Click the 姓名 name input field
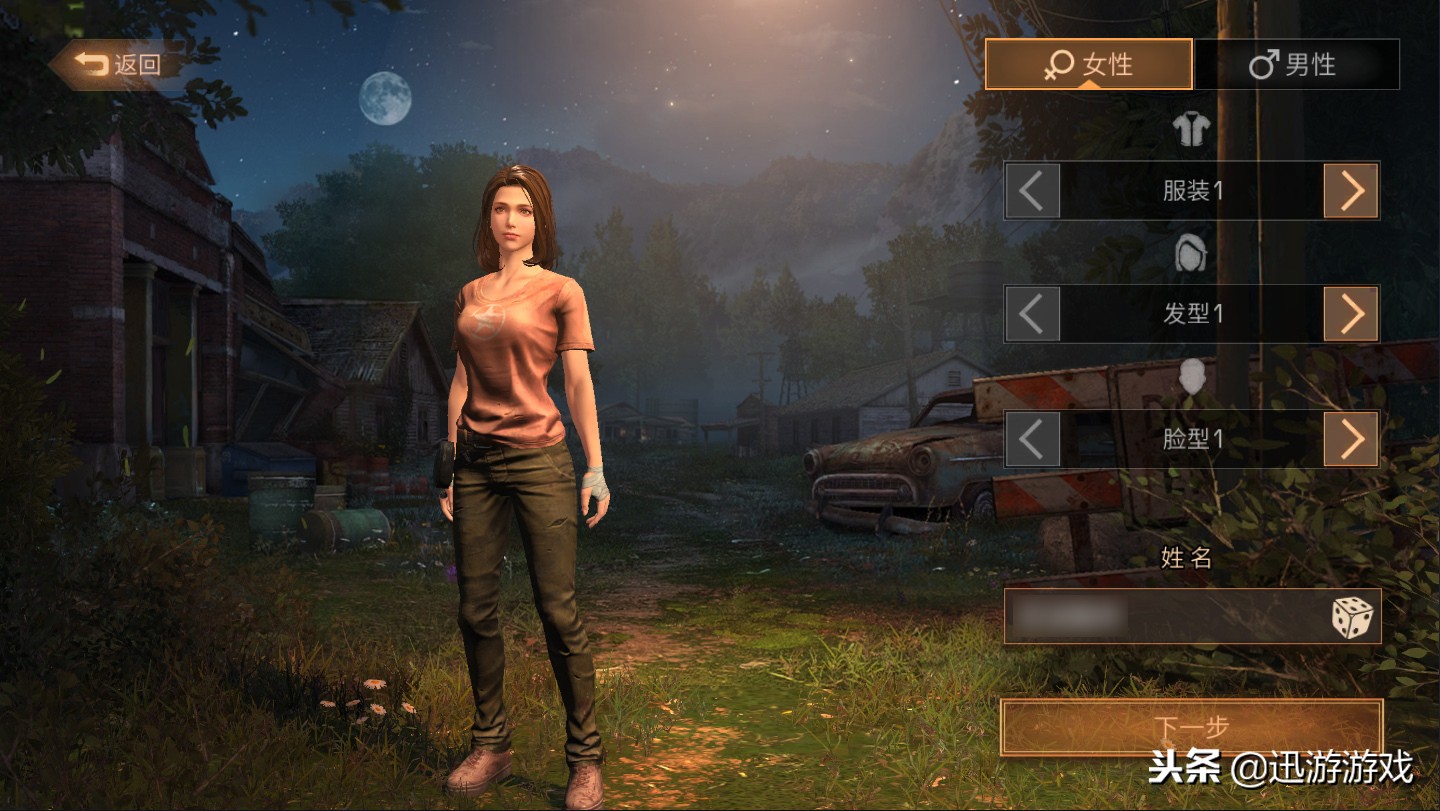 pos(1160,616)
